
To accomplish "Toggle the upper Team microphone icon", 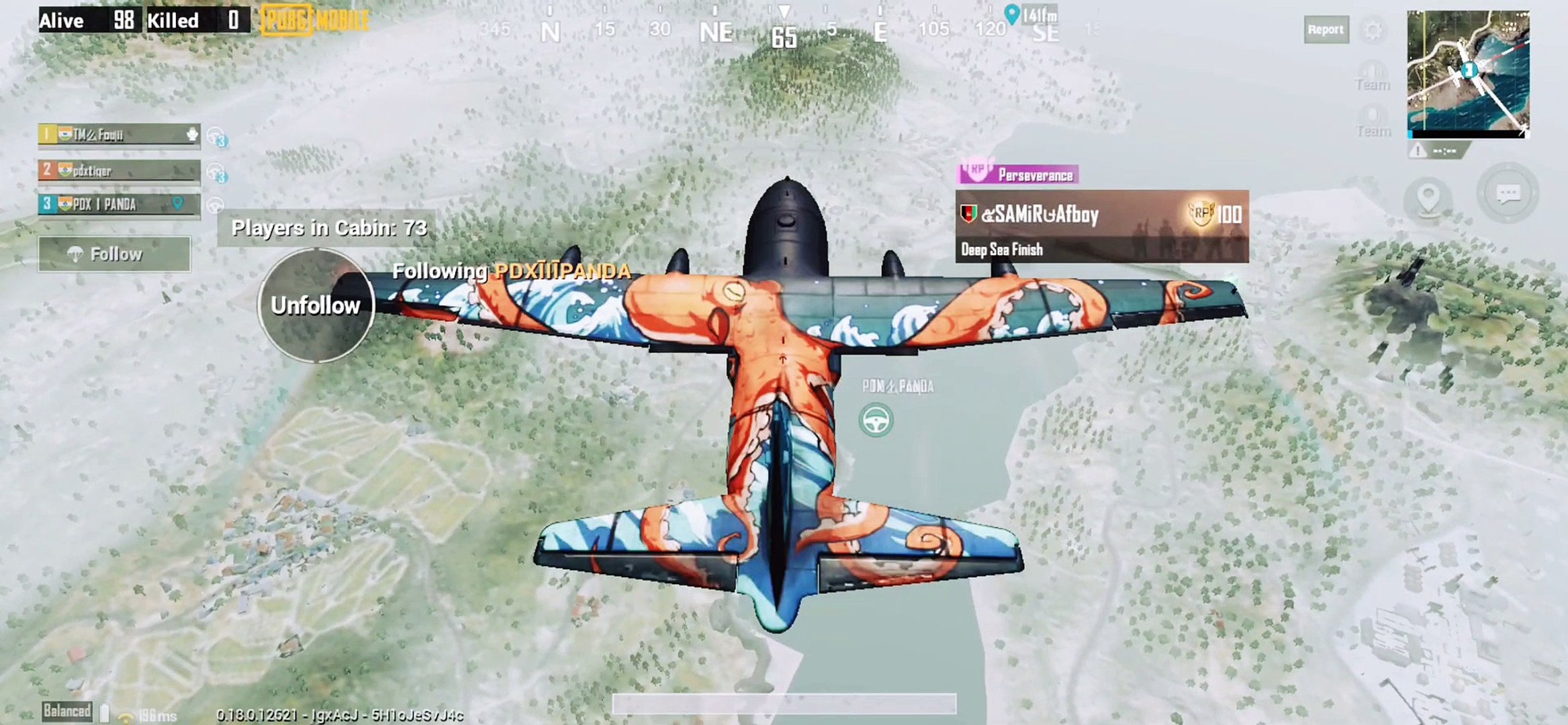I will coord(1372,75).
